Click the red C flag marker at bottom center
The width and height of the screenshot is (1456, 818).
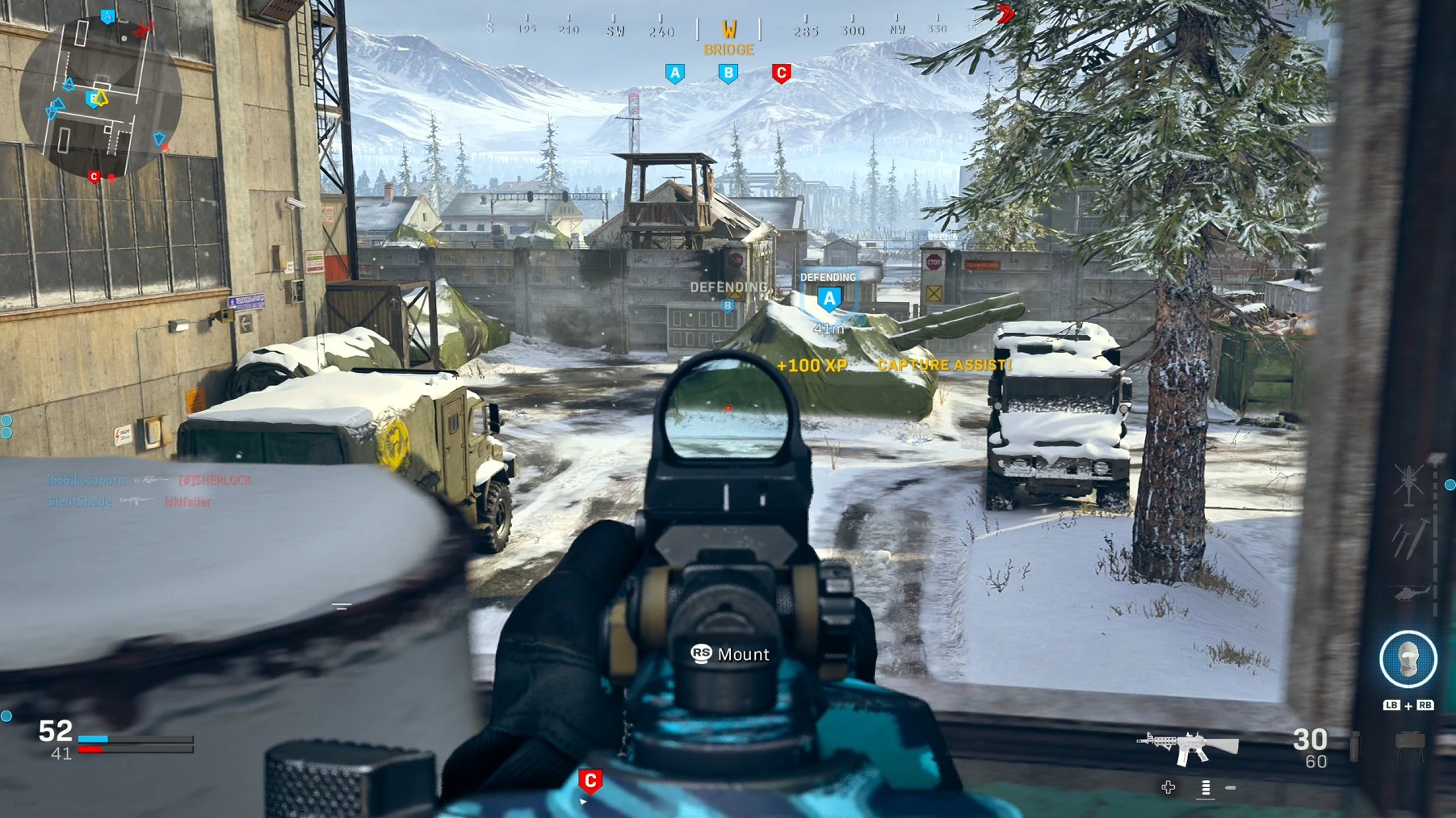(x=589, y=781)
